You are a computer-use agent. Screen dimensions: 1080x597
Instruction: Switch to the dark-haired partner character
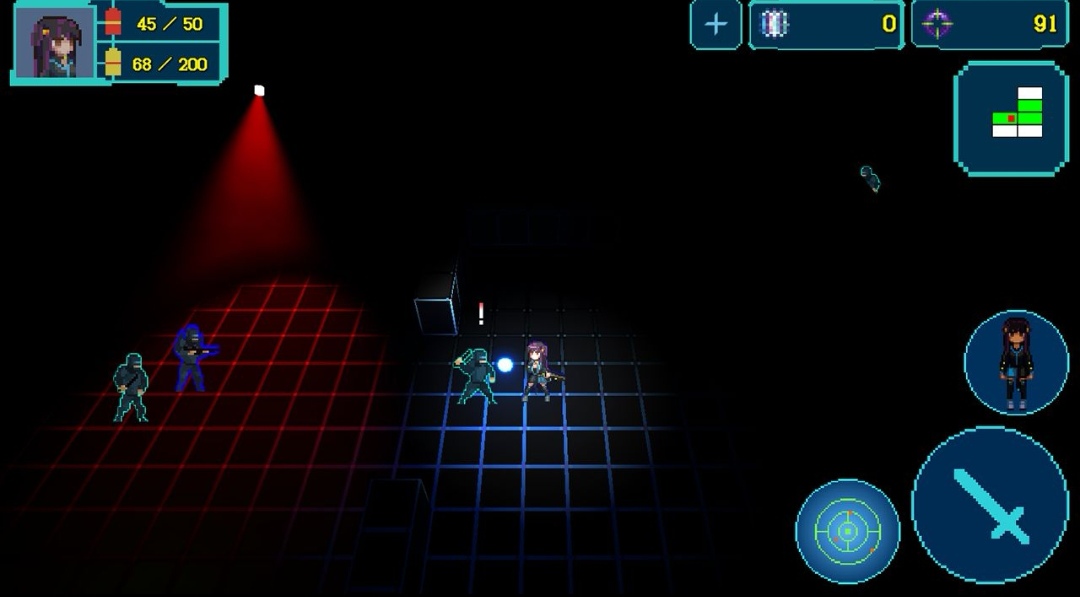coord(1016,362)
